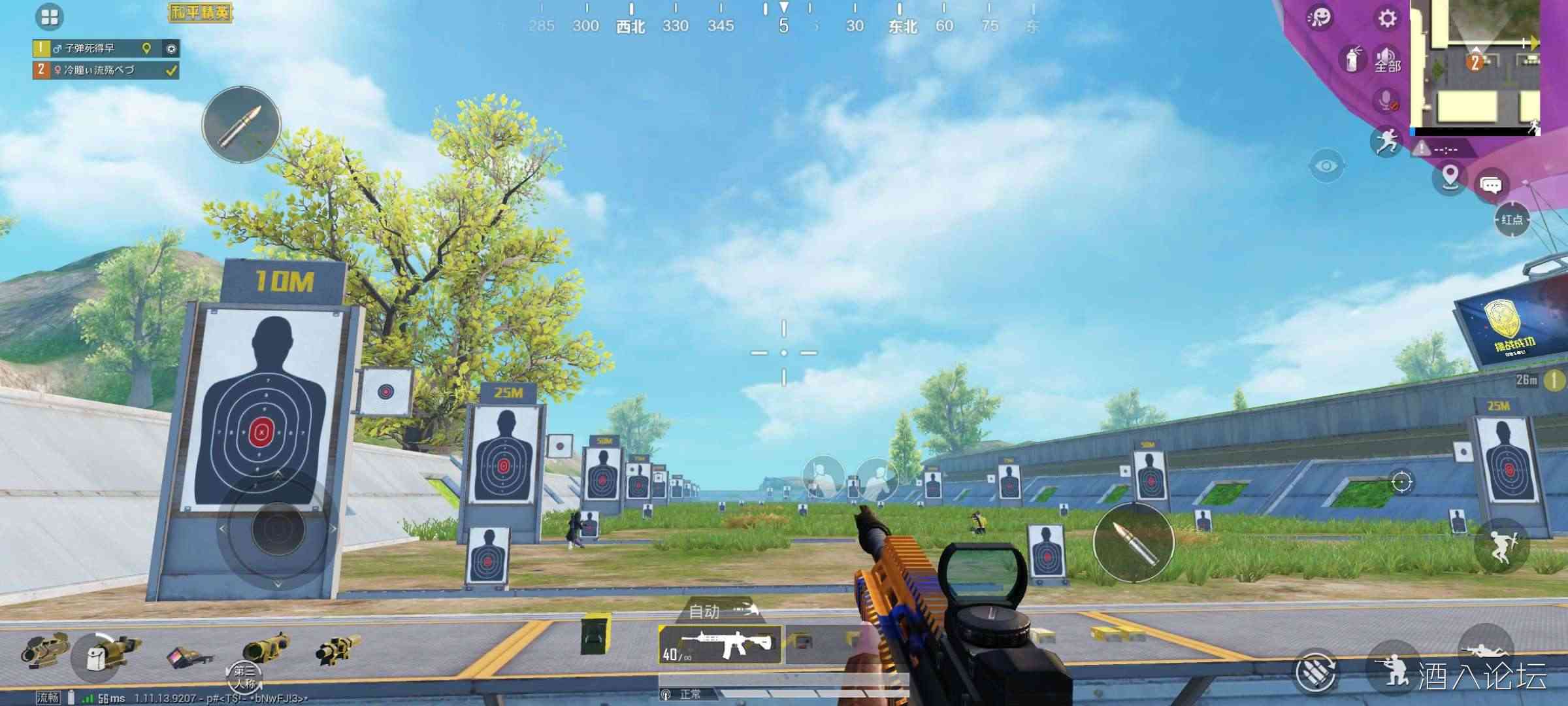Screen dimensions: 1568x706
Task: Place a map marker with the pin icon
Action: pos(1450,176)
